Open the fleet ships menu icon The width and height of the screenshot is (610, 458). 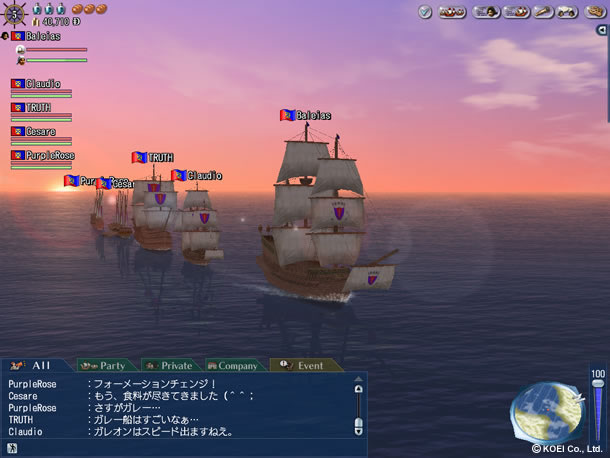[452, 12]
